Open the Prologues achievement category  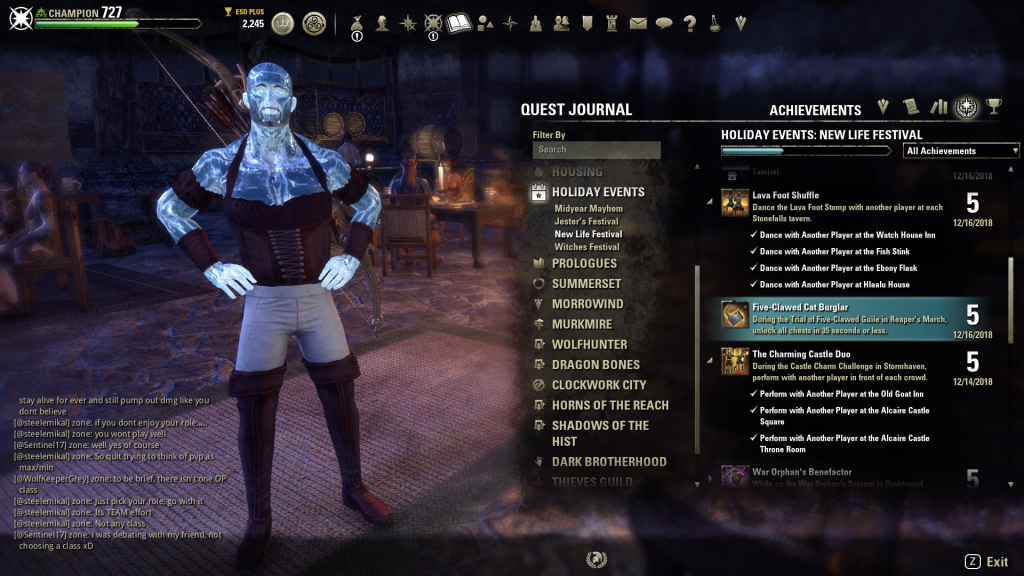[584, 264]
